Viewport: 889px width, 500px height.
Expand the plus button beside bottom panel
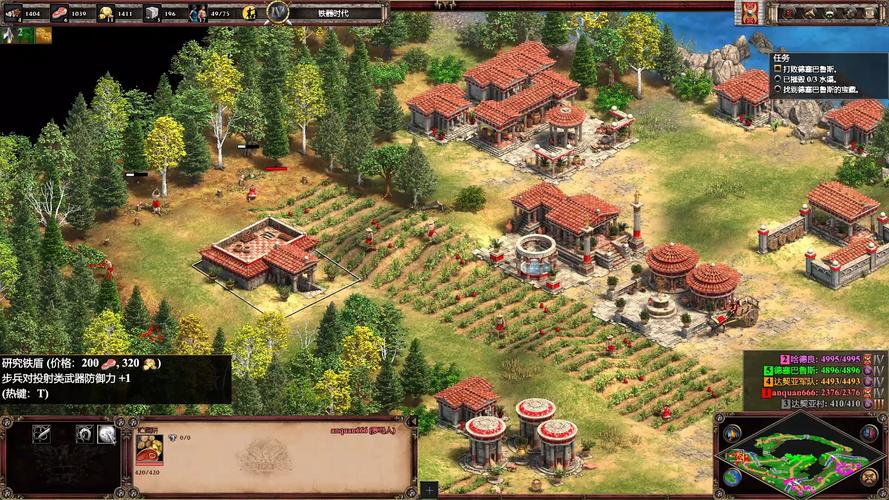[428, 490]
